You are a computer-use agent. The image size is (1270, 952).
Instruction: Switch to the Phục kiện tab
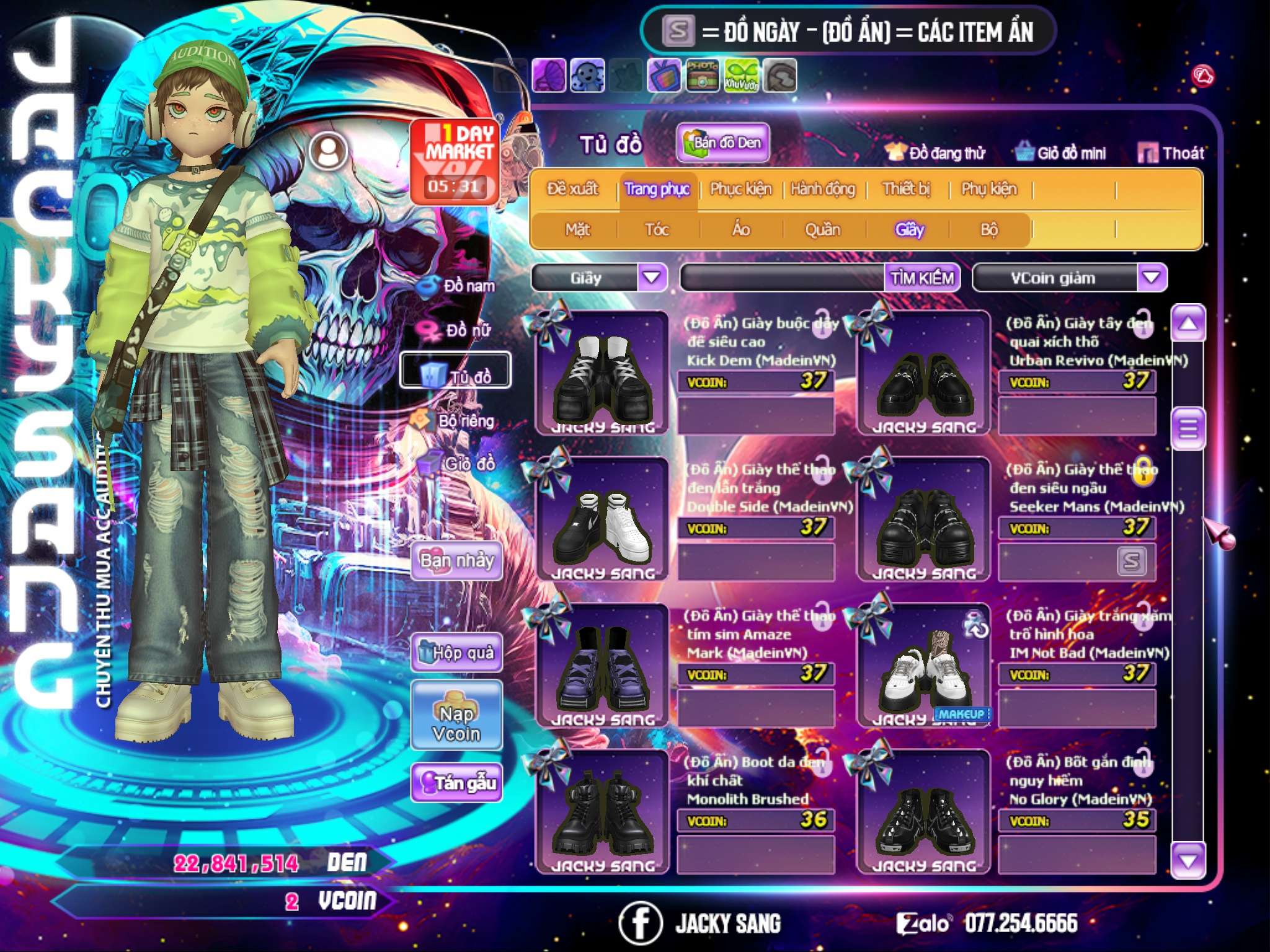tap(740, 189)
